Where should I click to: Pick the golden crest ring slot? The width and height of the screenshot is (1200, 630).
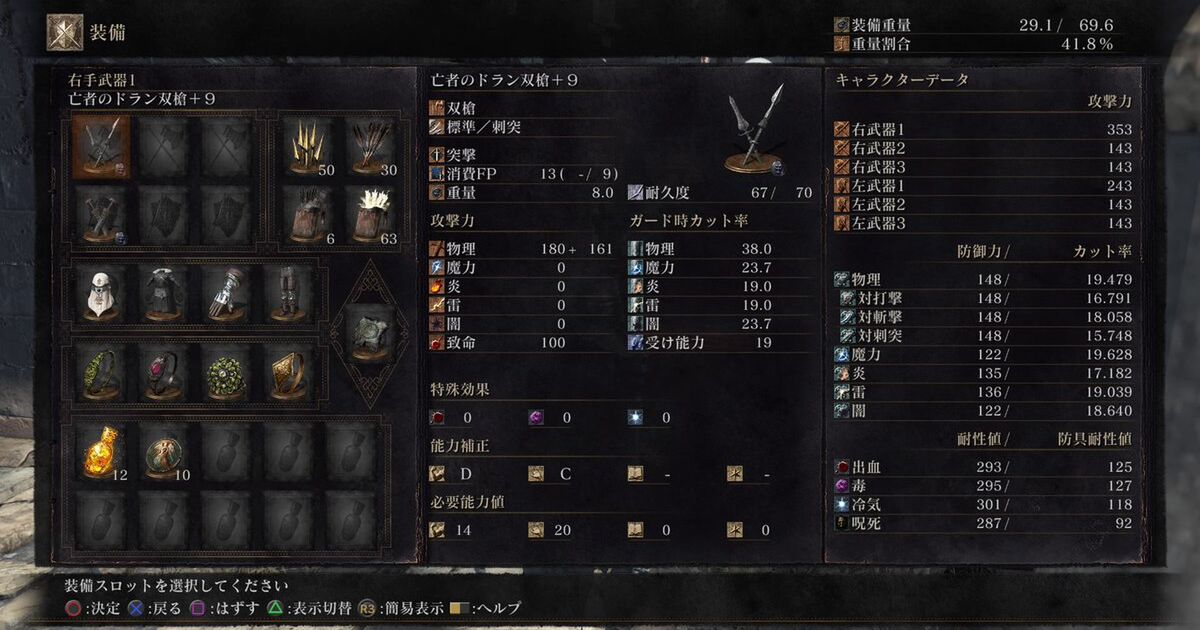pyautogui.click(x=287, y=372)
